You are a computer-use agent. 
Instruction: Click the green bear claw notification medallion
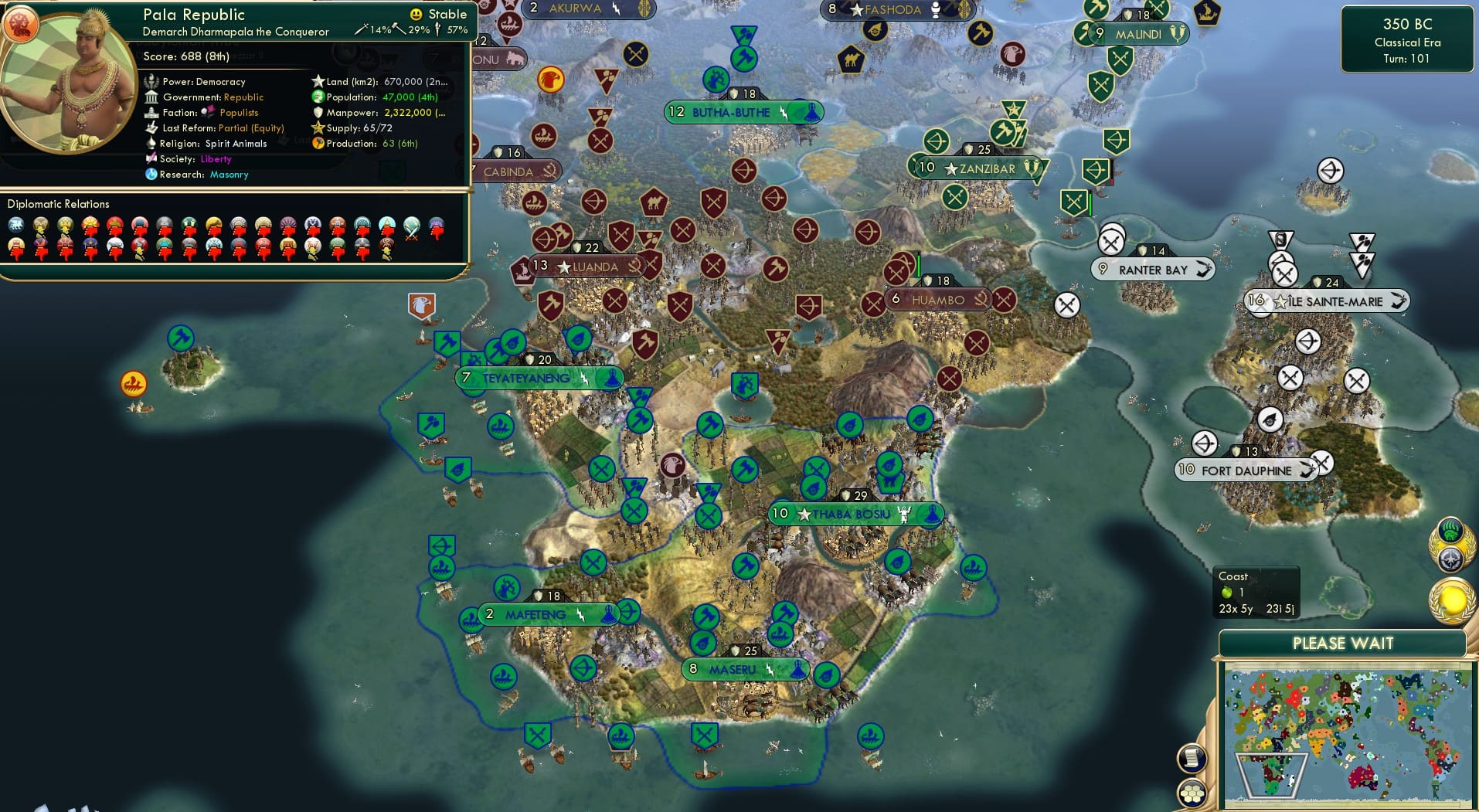click(1450, 532)
